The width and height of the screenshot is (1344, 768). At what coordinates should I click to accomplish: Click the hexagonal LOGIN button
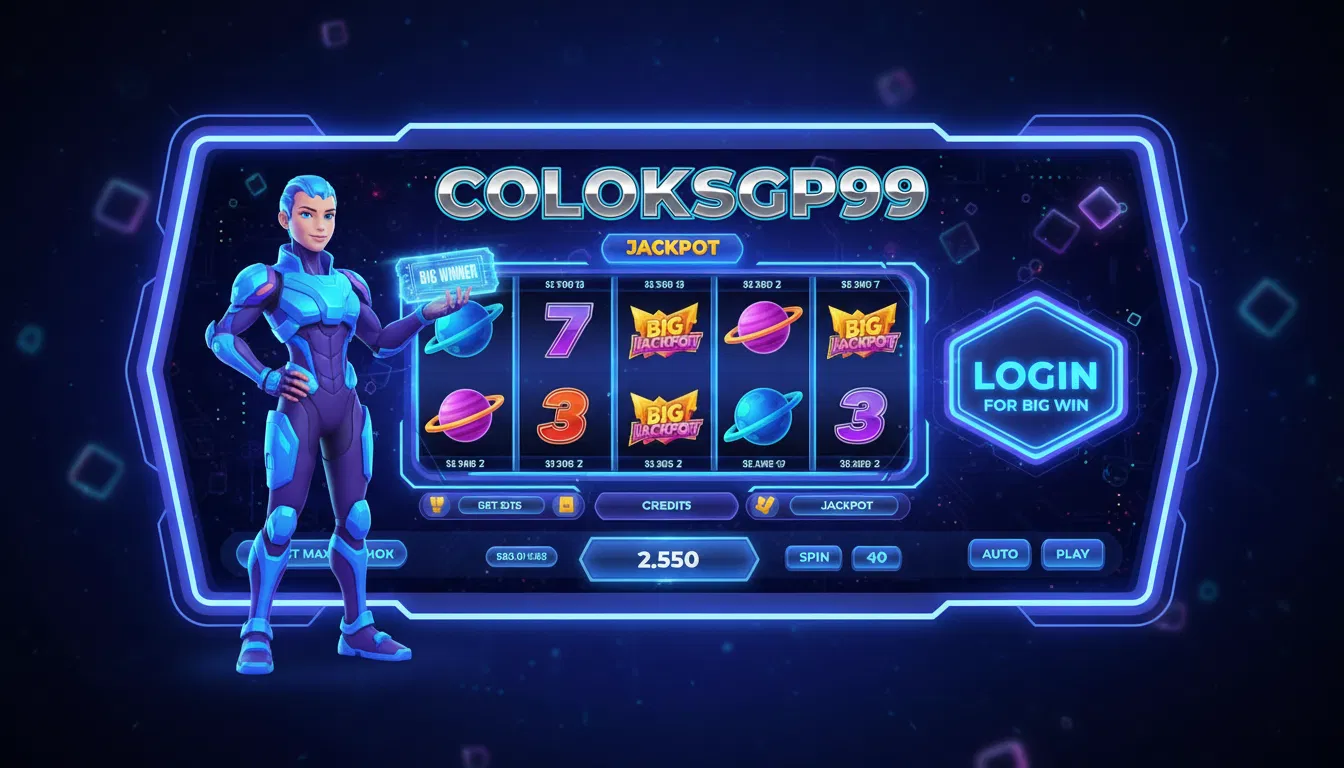pyautogui.click(x=1035, y=383)
